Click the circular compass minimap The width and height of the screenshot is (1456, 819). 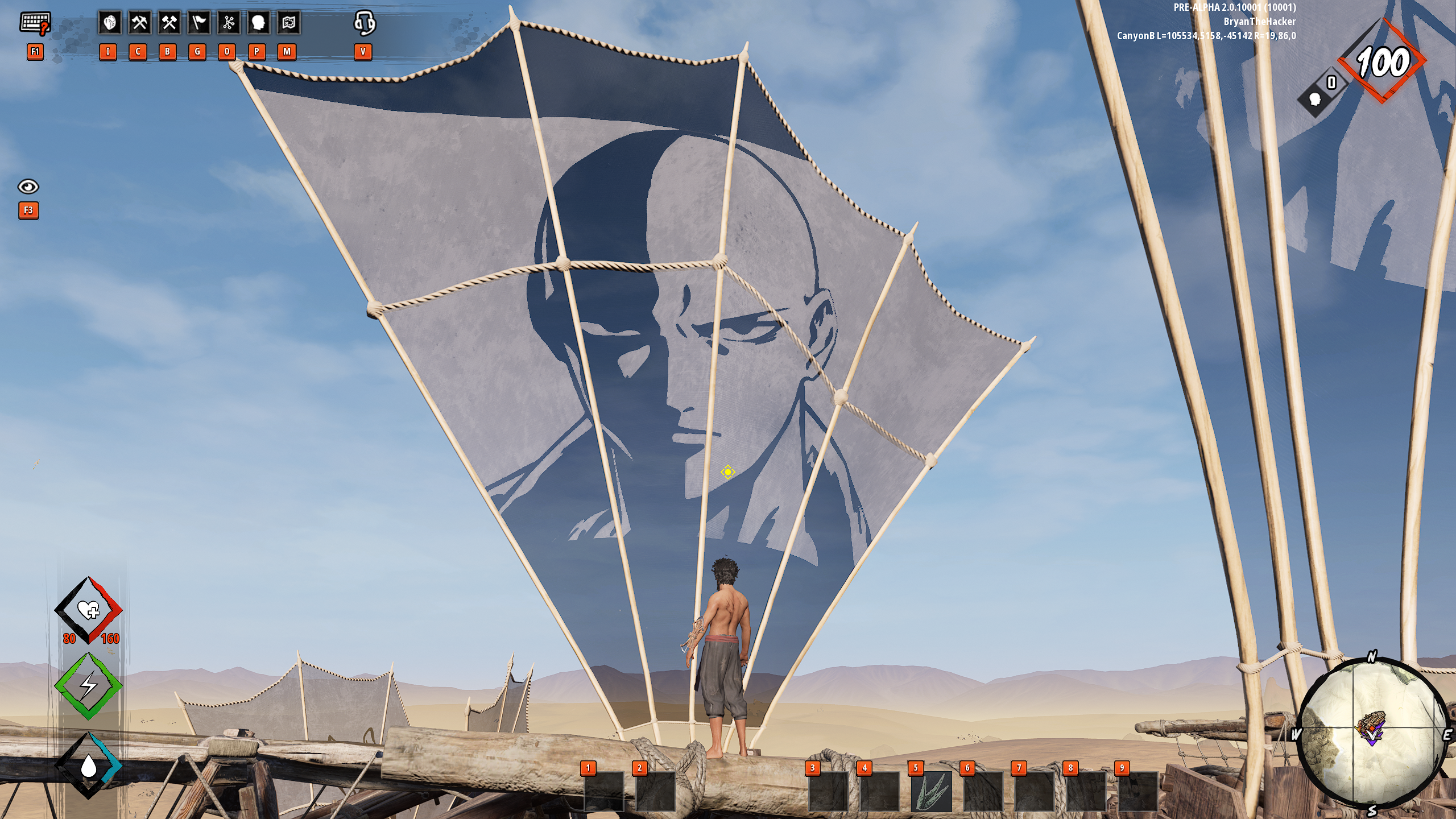coord(1372,734)
